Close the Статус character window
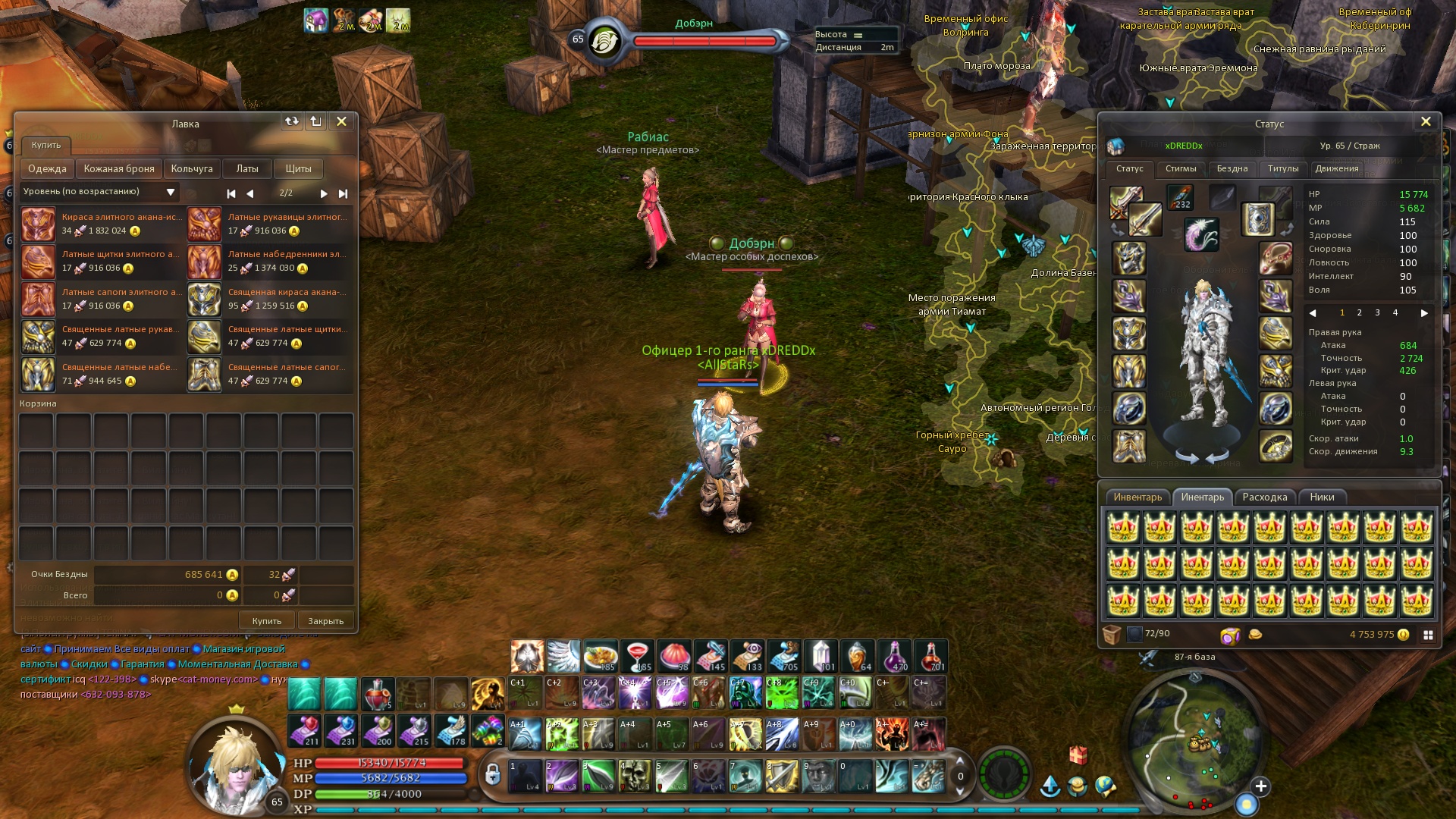 (x=1426, y=121)
